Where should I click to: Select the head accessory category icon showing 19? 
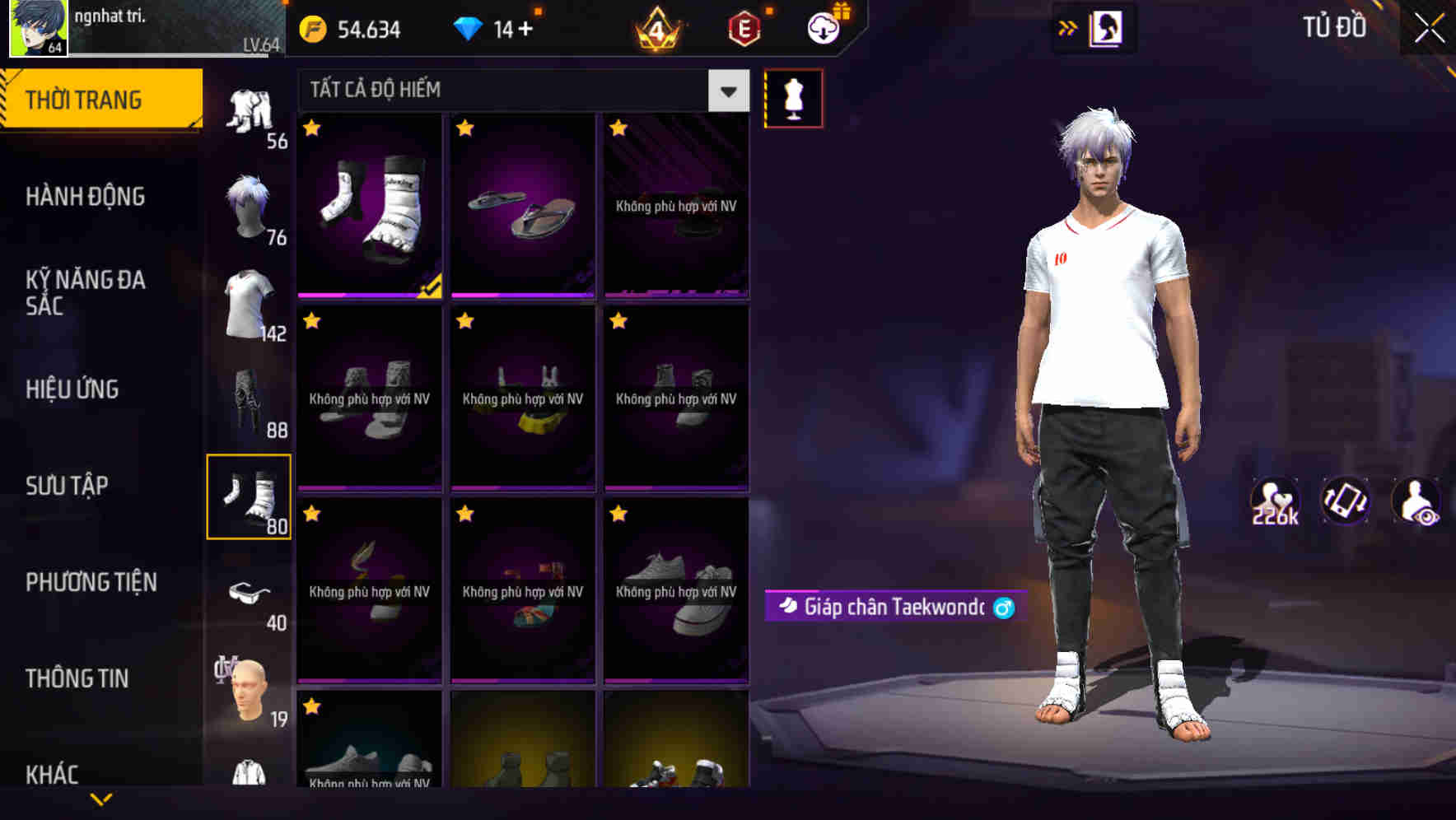pos(247,690)
